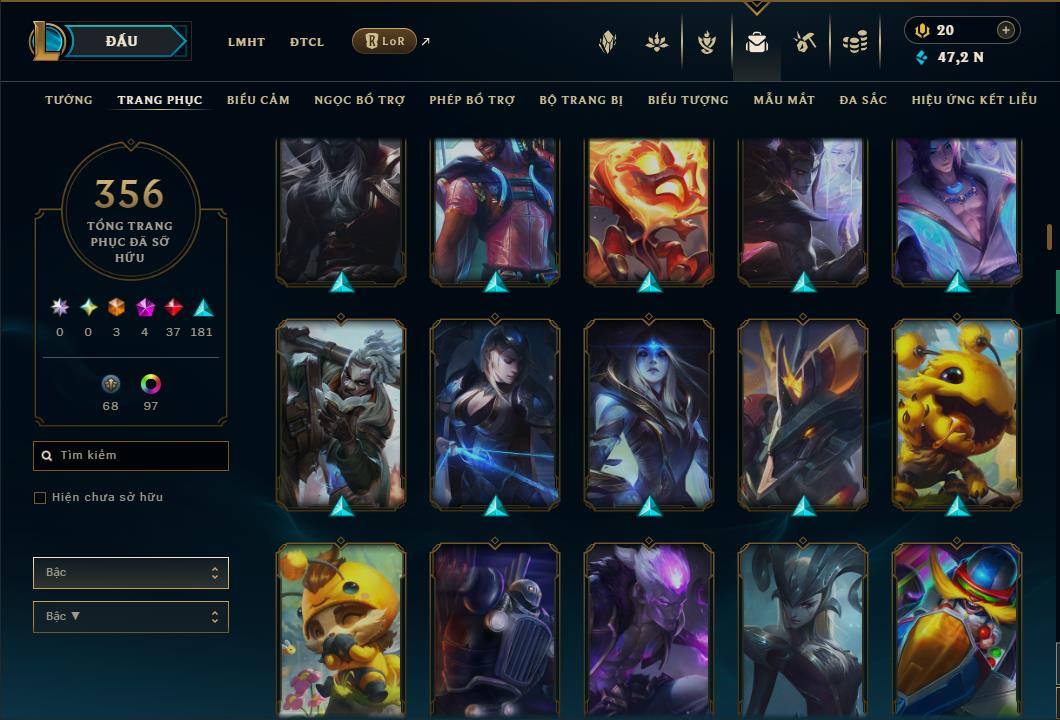Select the yellow bee monster skin card
1060x720 pixels.
[957, 415]
